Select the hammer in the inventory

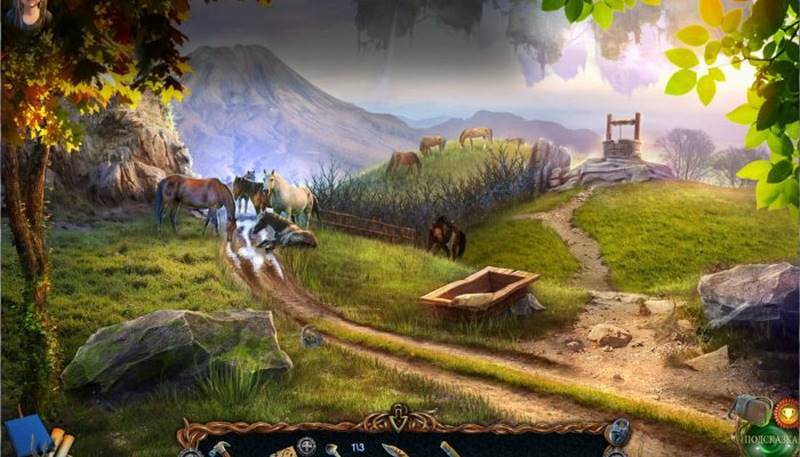click(x=220, y=449)
